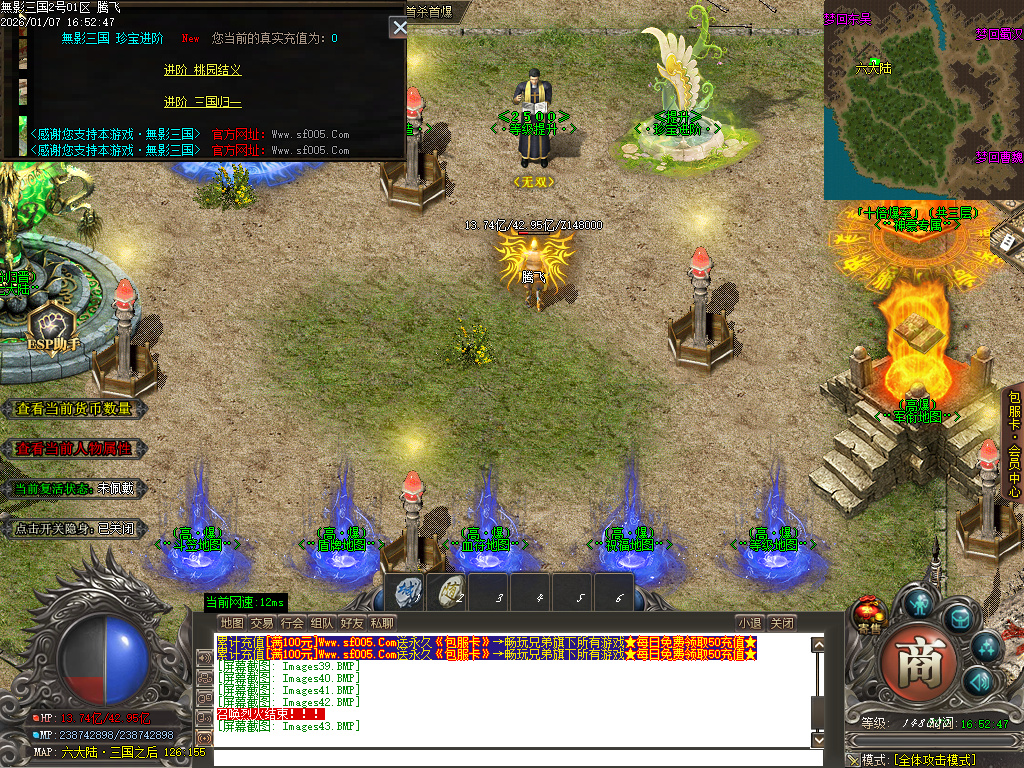This screenshot has height=768, width=1024.
Task: Close the 珍宝进阶 info panel
Action: [399, 28]
